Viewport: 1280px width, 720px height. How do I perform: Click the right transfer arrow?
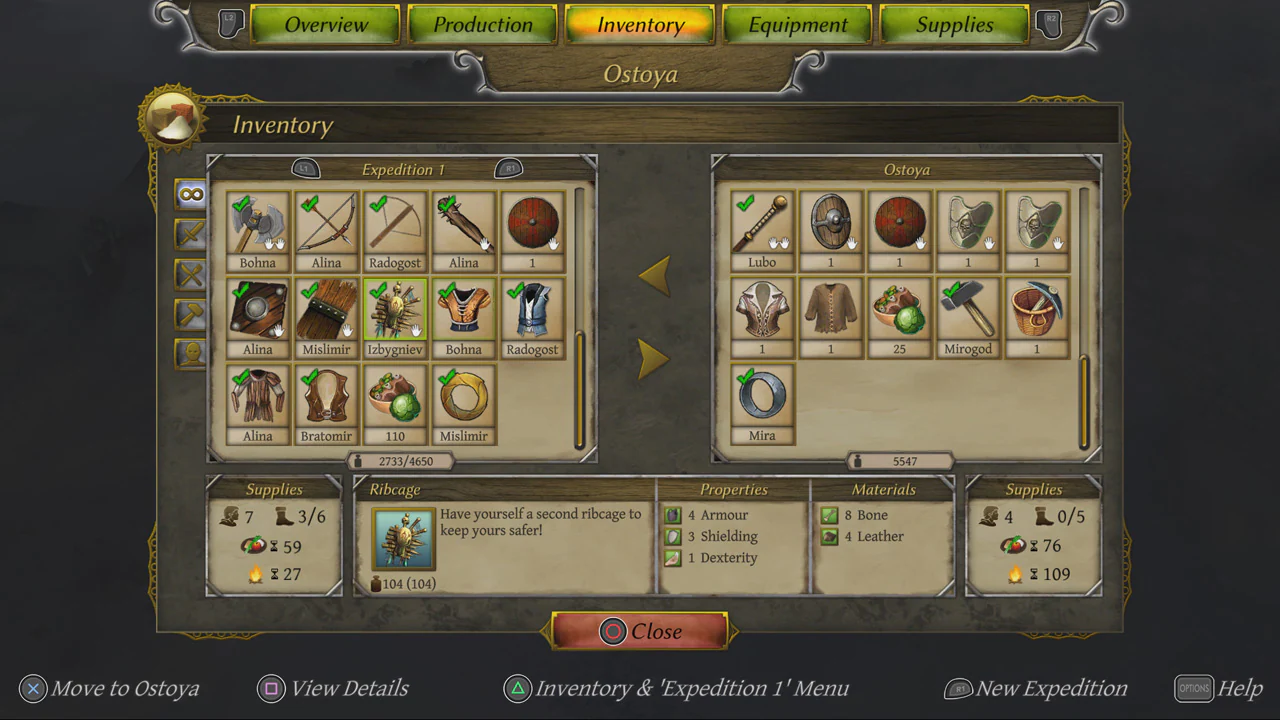[x=655, y=358]
